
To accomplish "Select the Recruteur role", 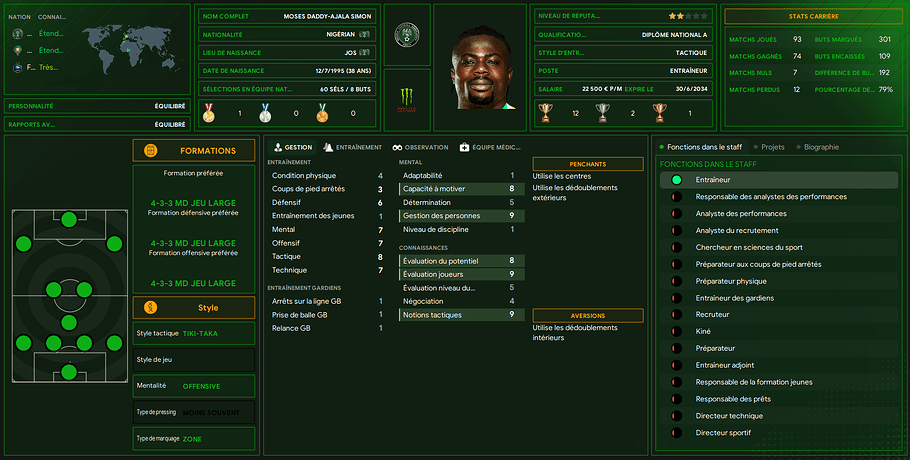I will [712, 315].
